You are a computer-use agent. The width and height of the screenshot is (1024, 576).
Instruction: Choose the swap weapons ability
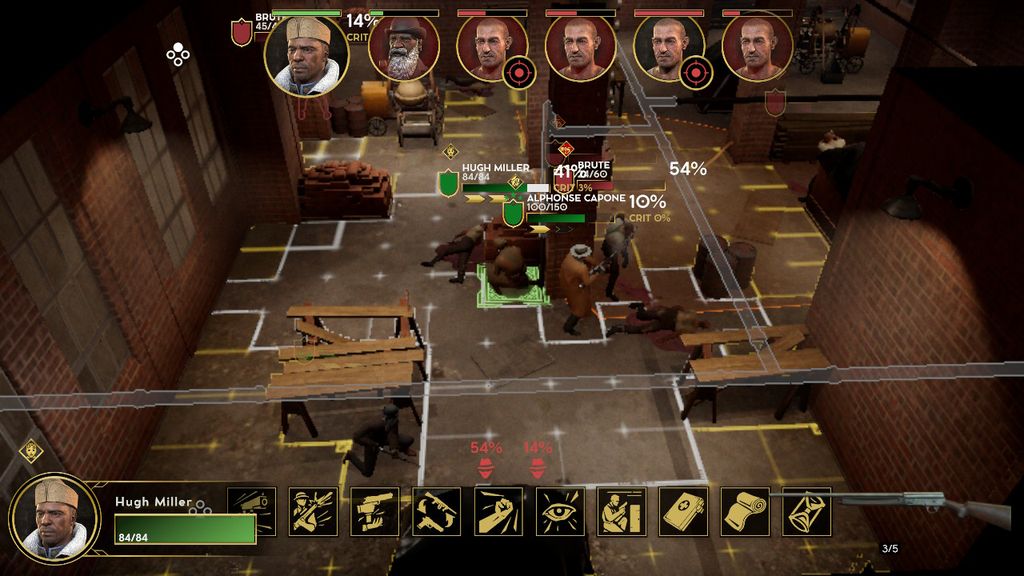pos(437,511)
